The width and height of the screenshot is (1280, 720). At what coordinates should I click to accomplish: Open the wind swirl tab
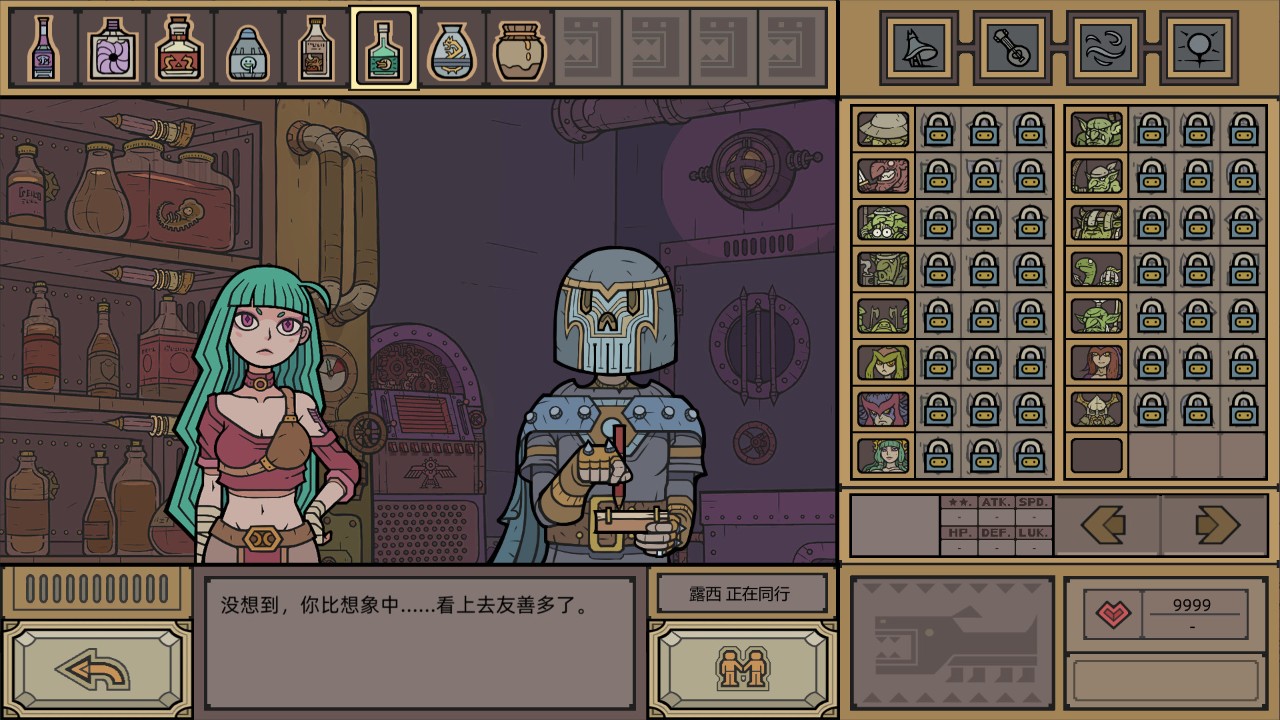1104,47
